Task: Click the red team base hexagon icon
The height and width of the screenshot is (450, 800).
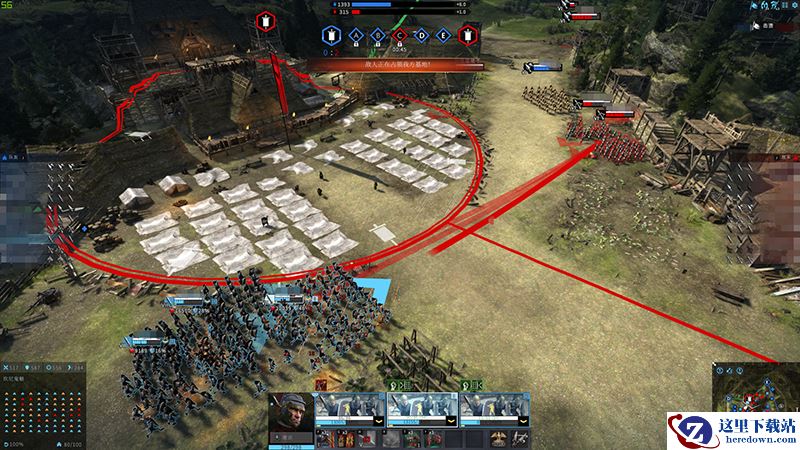Action: [466, 37]
